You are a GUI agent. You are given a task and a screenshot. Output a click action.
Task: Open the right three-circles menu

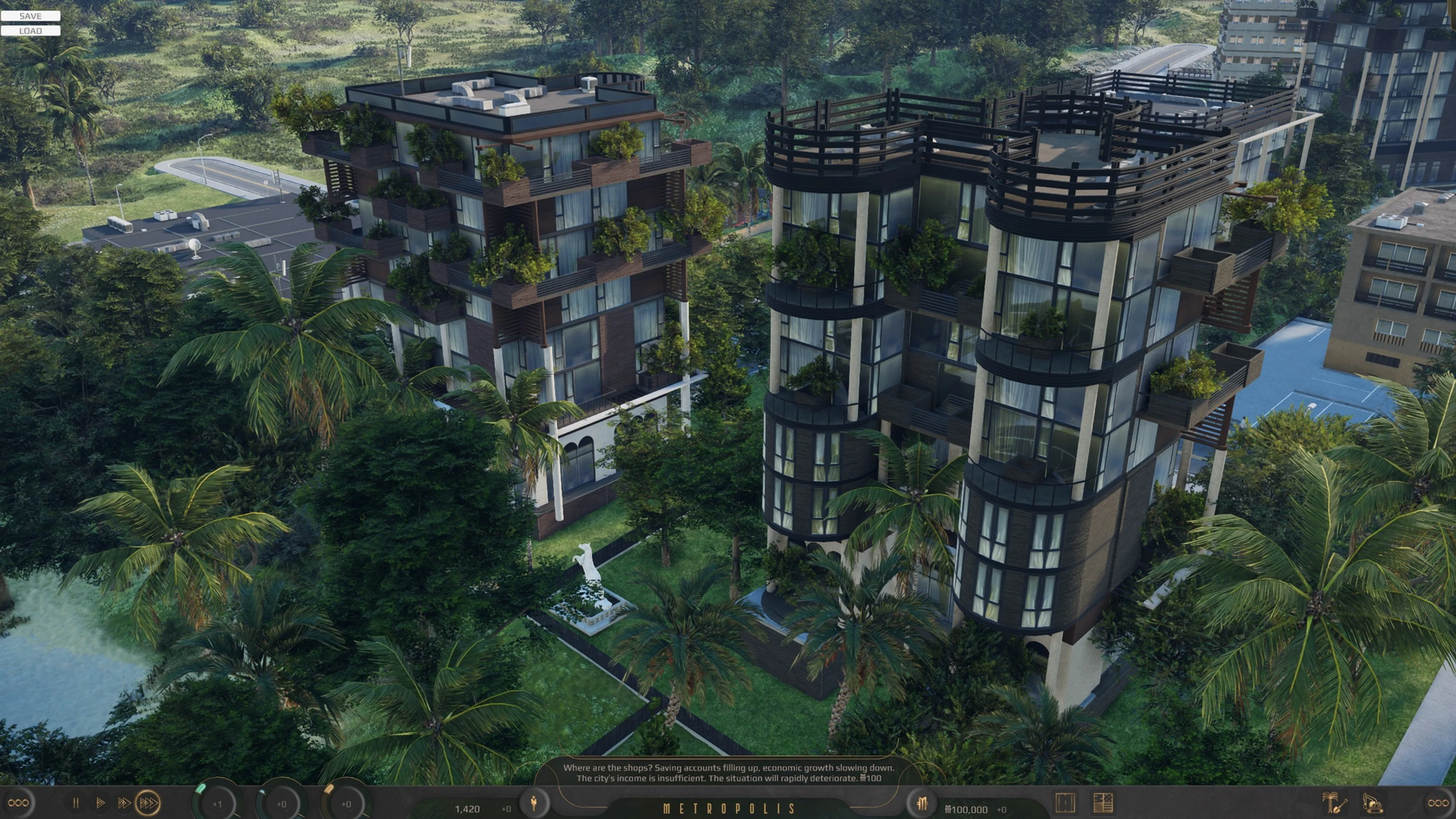pyautogui.click(x=1438, y=803)
